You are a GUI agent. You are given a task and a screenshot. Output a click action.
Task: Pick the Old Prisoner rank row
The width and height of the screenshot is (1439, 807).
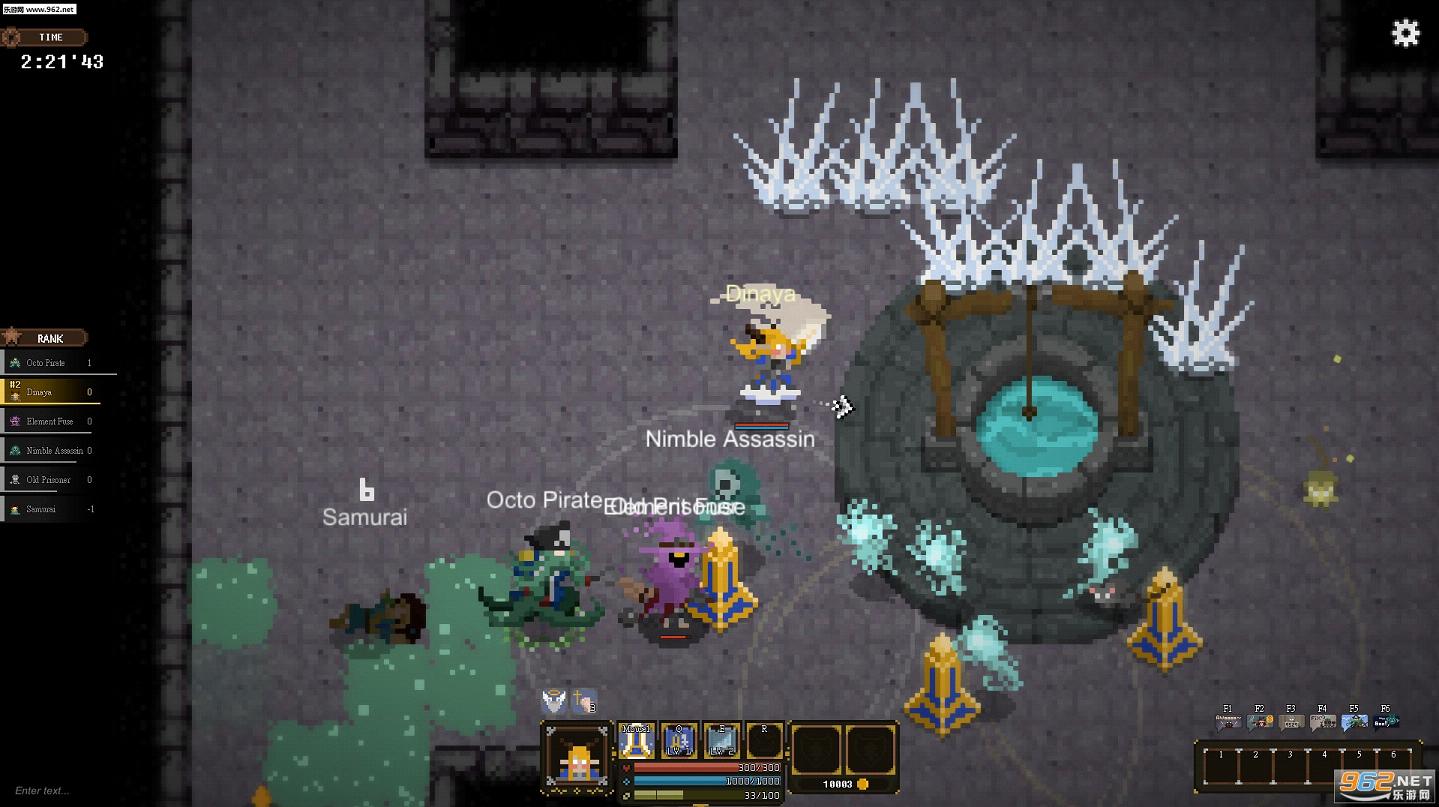click(x=48, y=480)
